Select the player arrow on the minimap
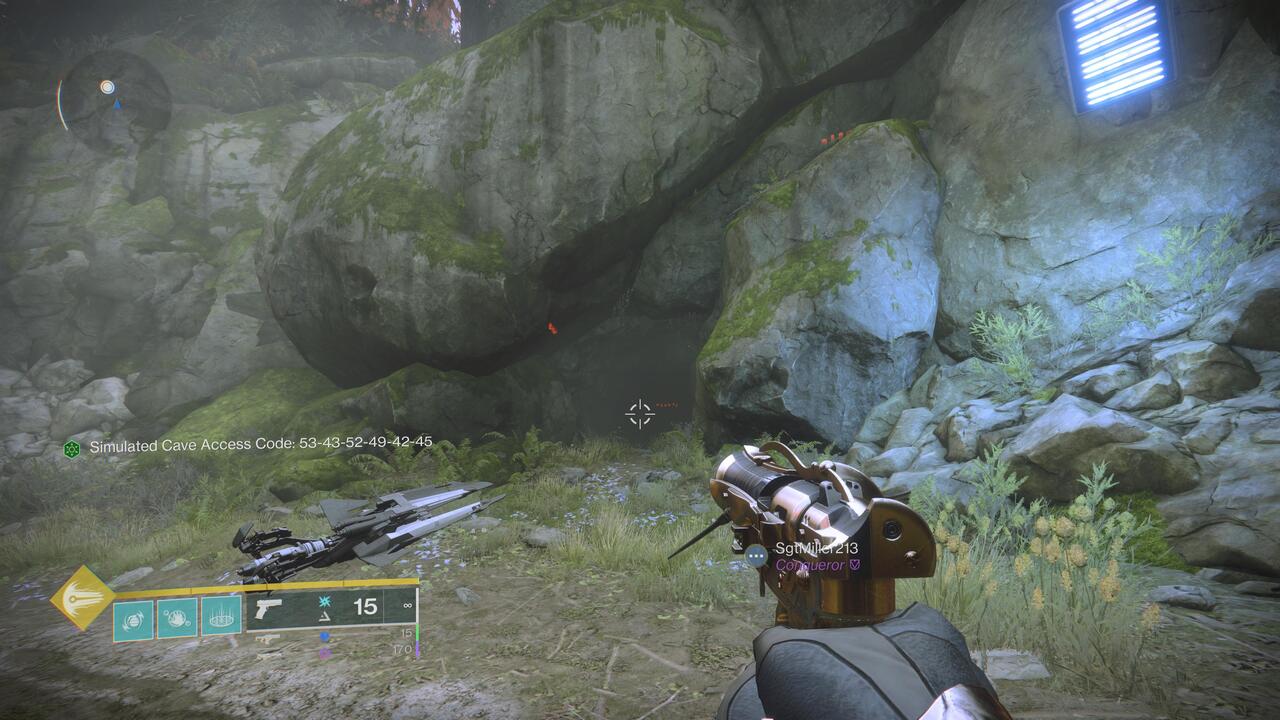Image resolution: width=1280 pixels, height=720 pixels. [x=117, y=105]
